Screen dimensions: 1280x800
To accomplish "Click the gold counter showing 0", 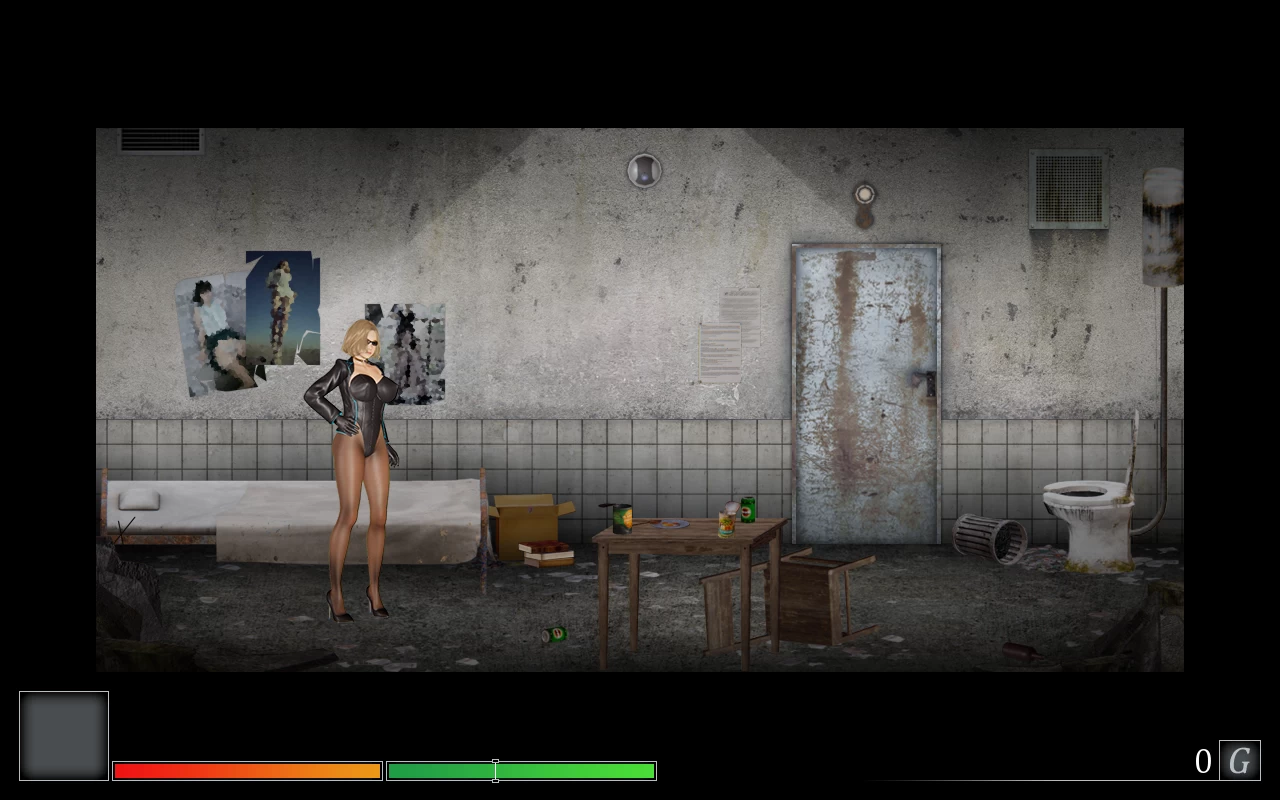I will pyautogui.click(x=1204, y=761).
